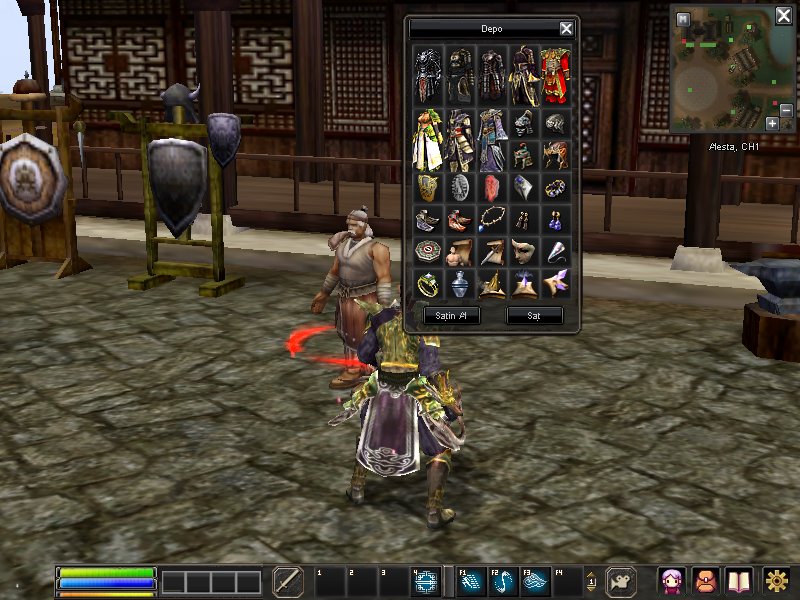Screen dimensions: 800x600
Task: Choose the gold necklace with blue gem
Action: (492, 220)
